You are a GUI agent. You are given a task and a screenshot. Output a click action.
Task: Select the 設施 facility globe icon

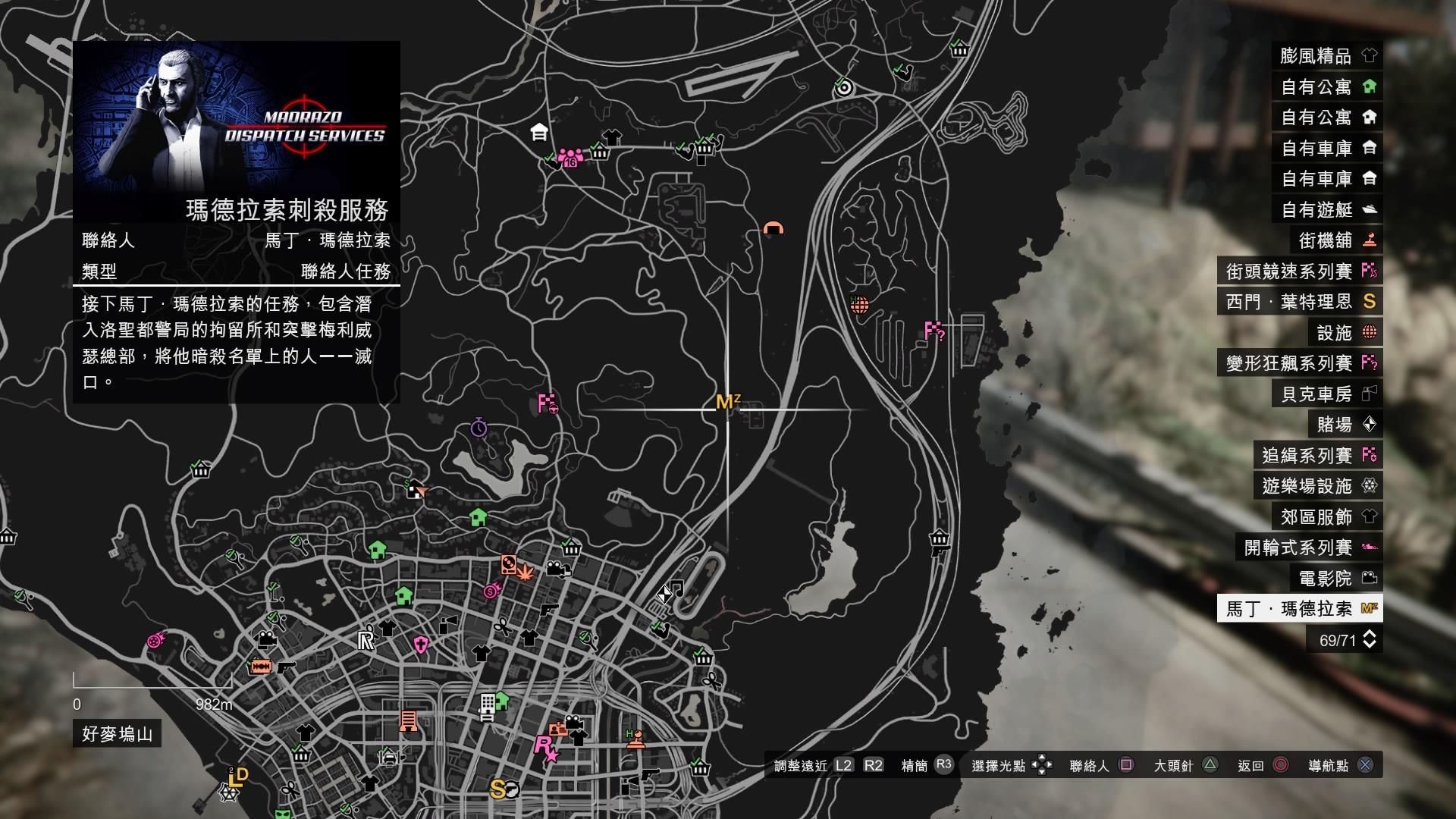point(1370,332)
